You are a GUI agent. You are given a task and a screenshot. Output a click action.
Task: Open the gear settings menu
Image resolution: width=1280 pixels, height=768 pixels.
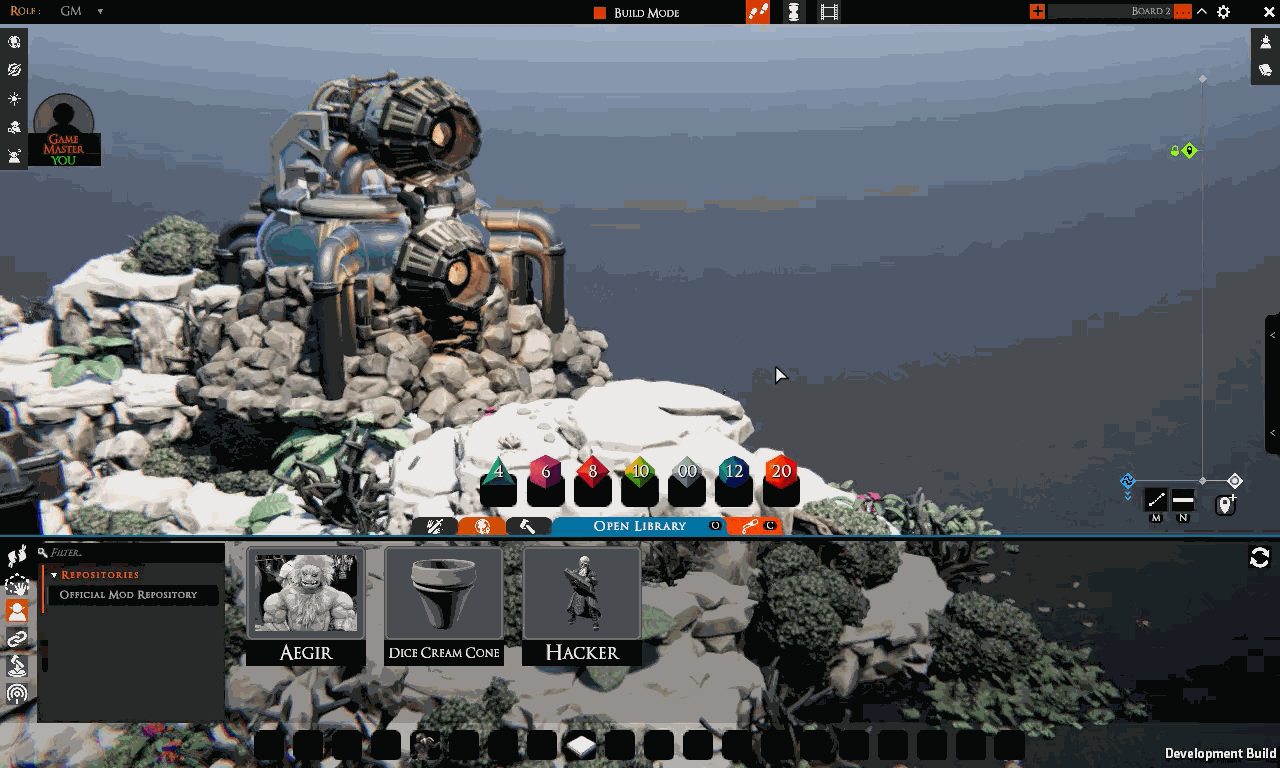(x=1223, y=12)
